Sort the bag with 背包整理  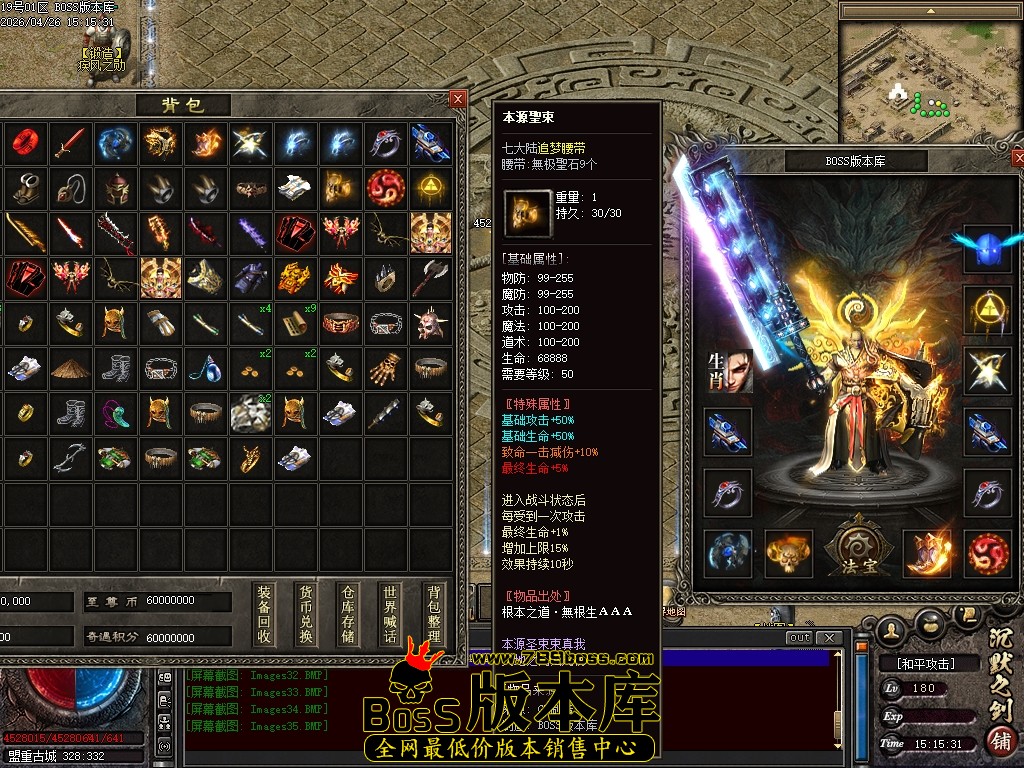(x=432, y=614)
